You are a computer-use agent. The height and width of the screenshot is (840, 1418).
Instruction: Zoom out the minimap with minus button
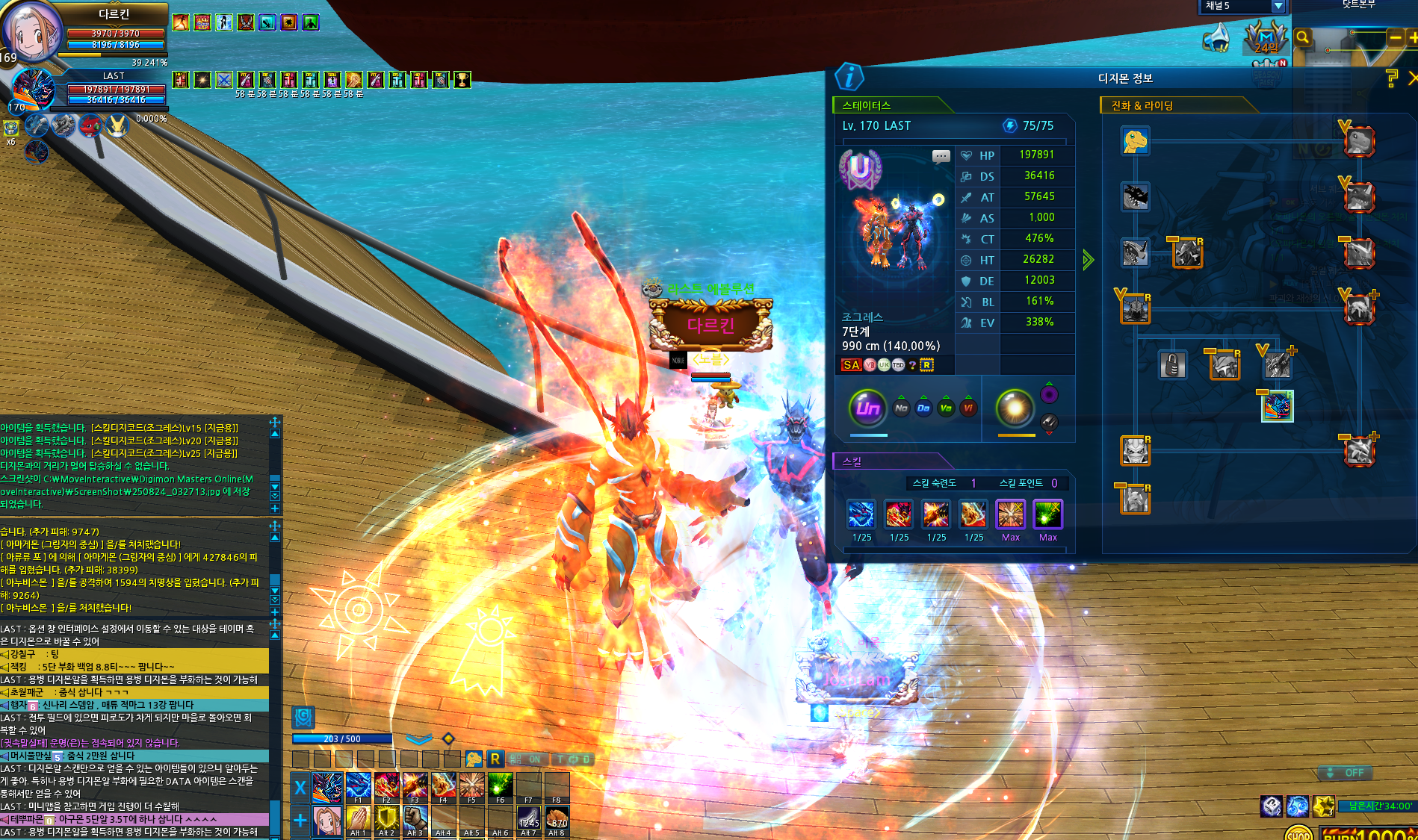1395,37
